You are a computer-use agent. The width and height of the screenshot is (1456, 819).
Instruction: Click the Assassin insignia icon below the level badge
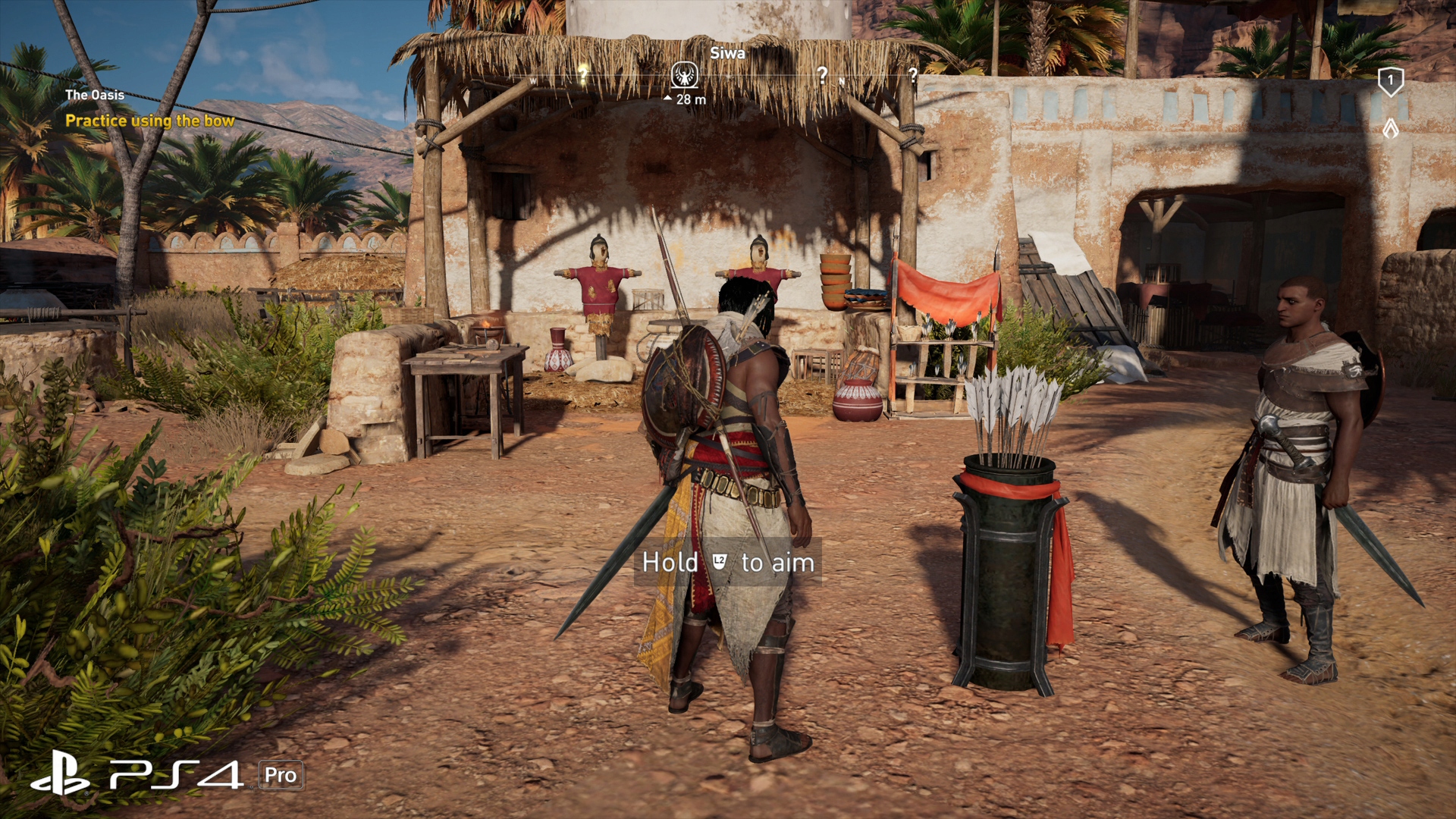(1390, 128)
